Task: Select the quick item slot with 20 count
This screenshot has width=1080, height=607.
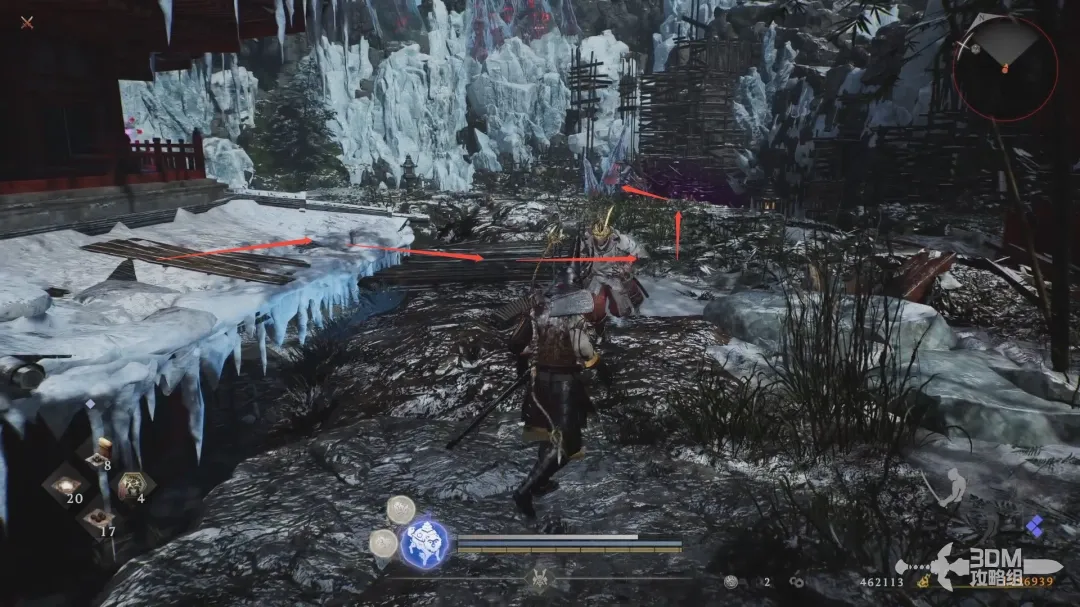Action: [67, 484]
